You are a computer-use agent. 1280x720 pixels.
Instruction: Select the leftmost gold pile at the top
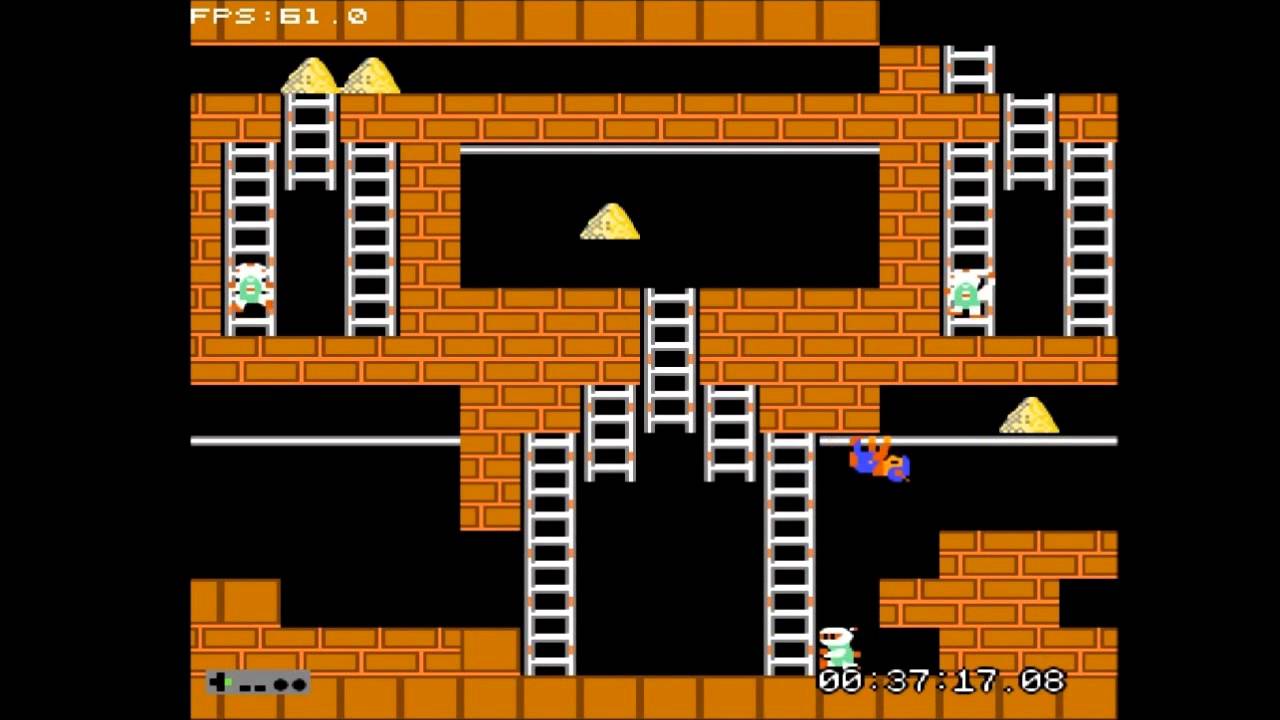(310, 75)
